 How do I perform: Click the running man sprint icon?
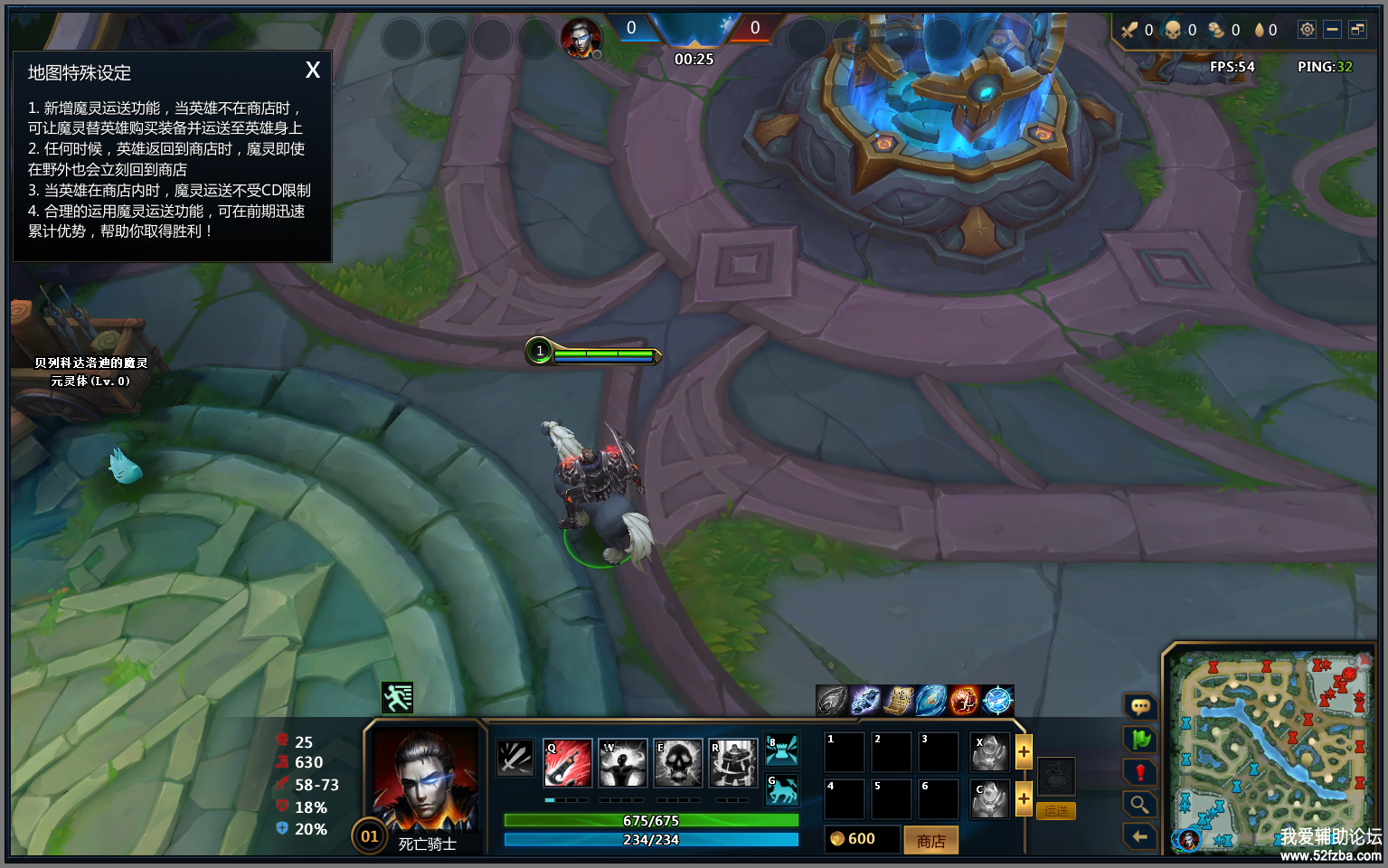tap(397, 698)
